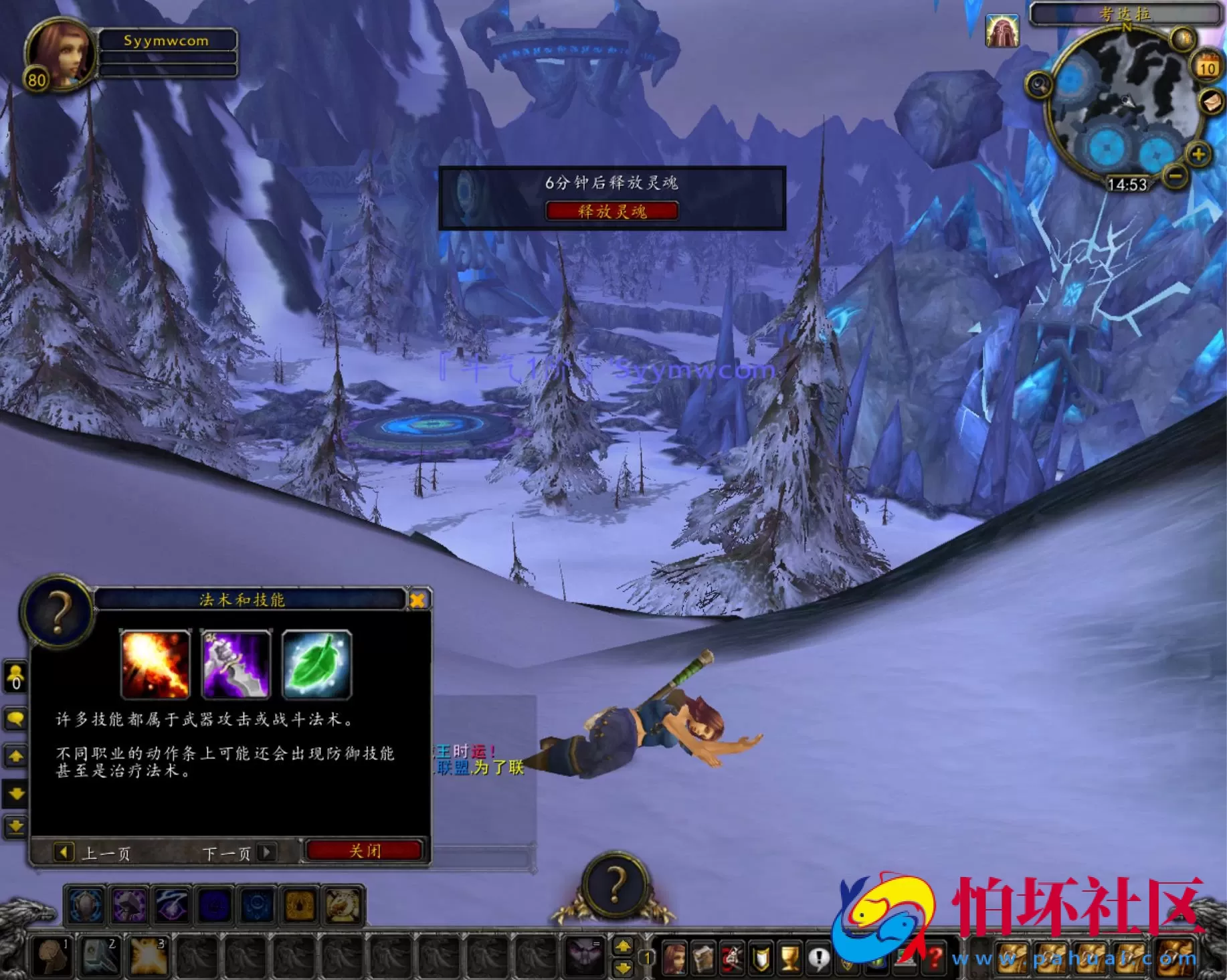1227x980 pixels.
Task: Open the minimap tracking magnifier button
Action: [x=1039, y=85]
